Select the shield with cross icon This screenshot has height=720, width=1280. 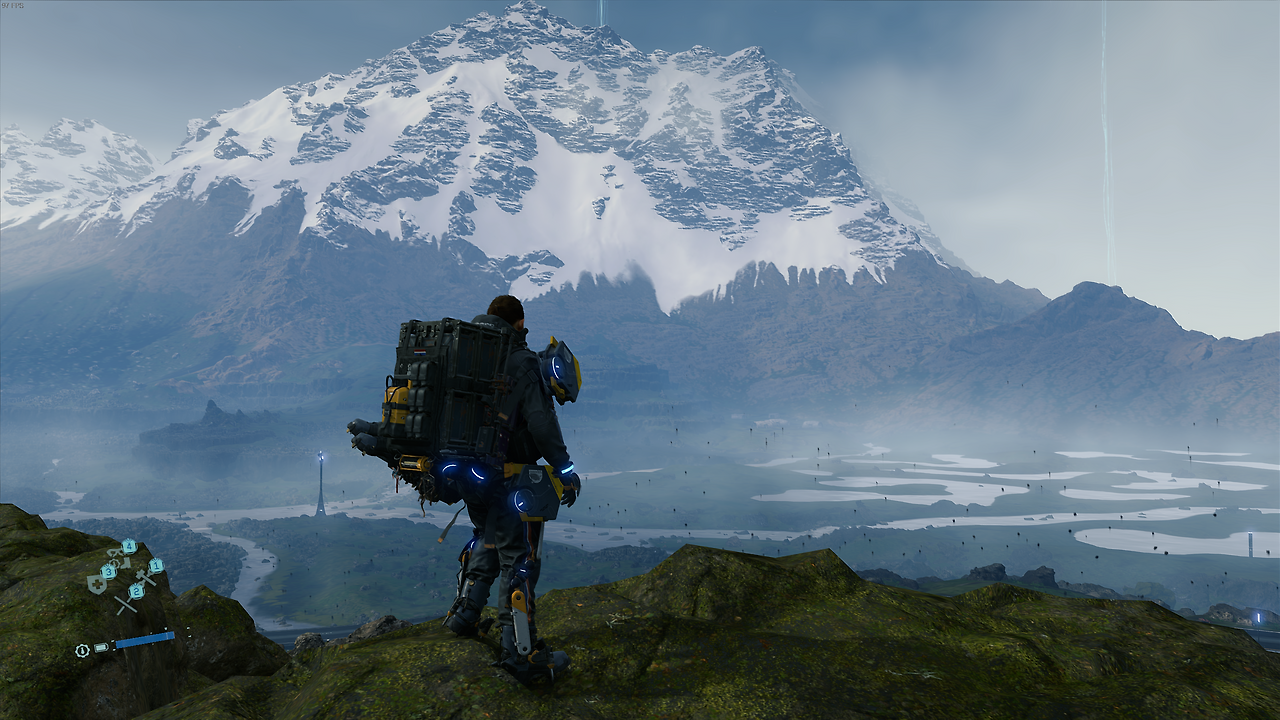pyautogui.click(x=97, y=584)
